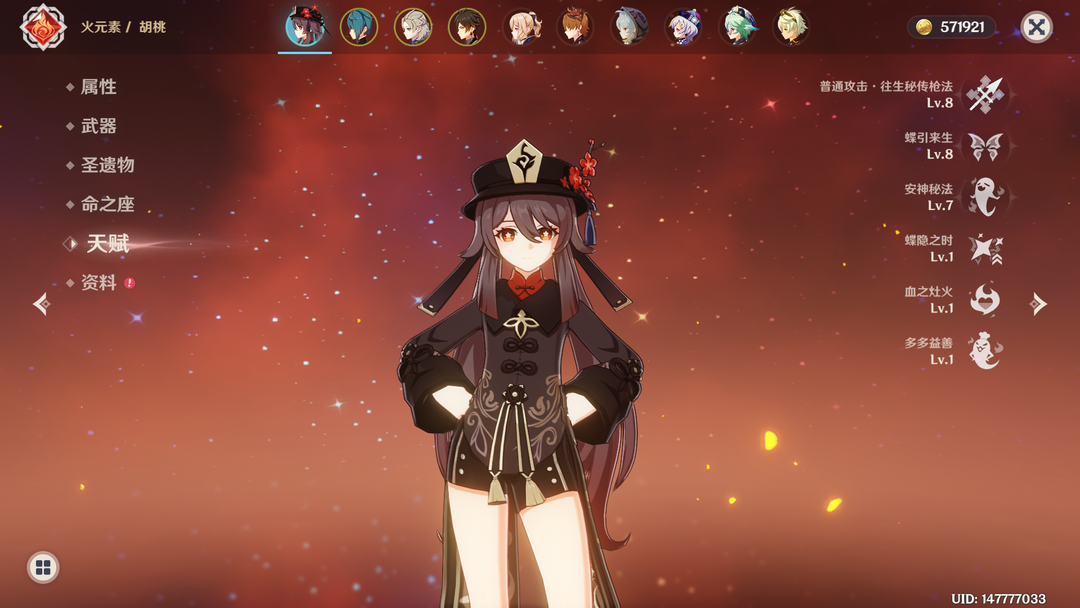Select the green-haired Sucrose portrait
Screen dimensions: 1080x608
click(739, 27)
